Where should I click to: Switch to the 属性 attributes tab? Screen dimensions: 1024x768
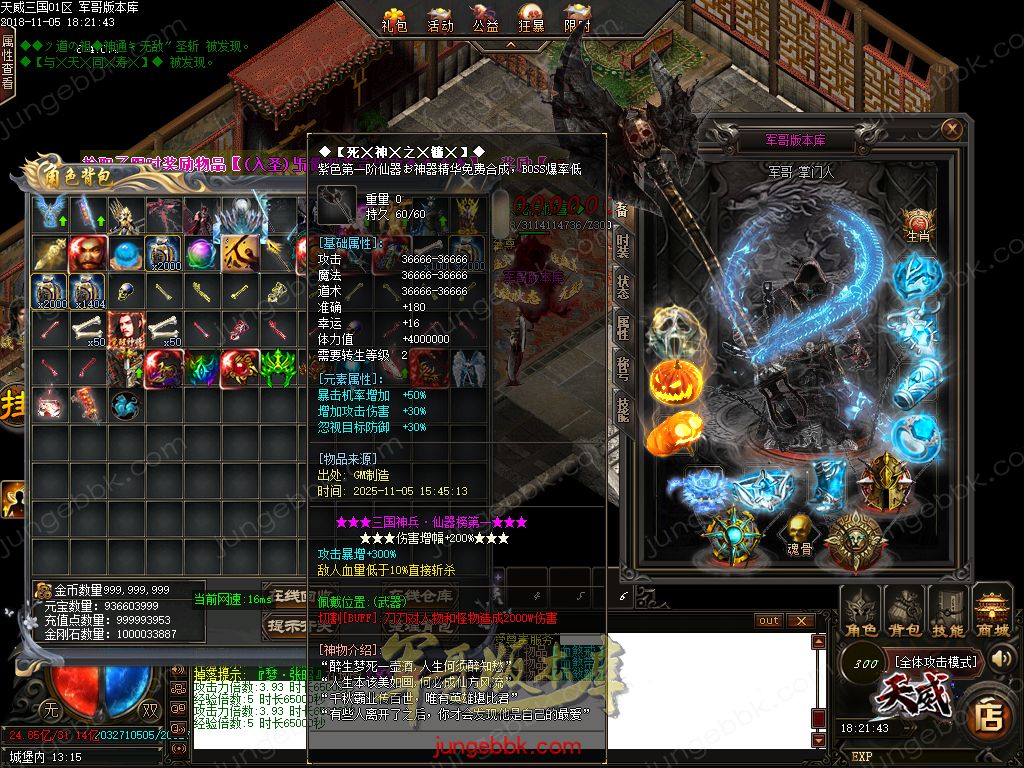click(622, 328)
